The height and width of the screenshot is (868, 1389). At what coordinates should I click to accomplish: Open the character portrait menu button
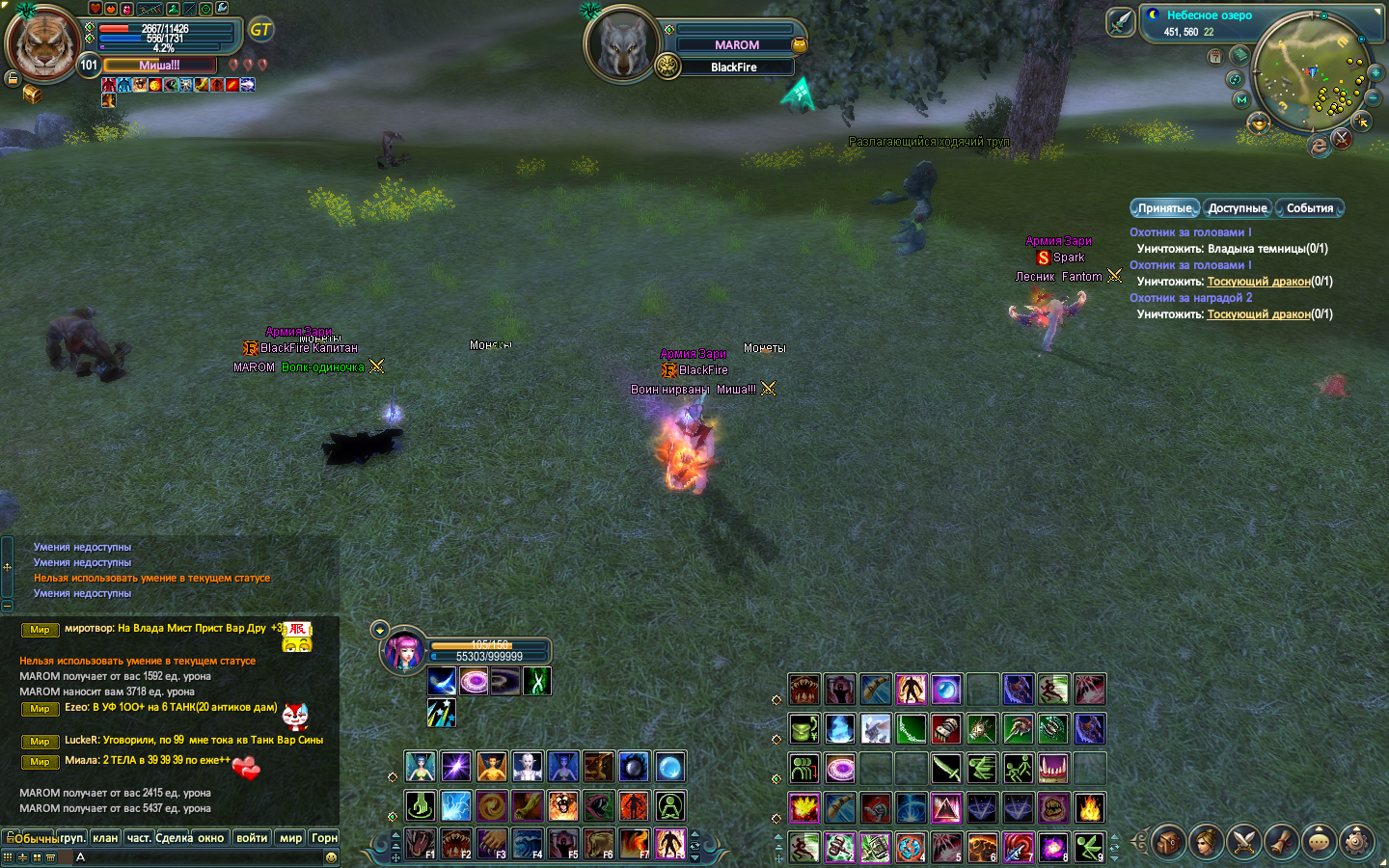point(1206,842)
